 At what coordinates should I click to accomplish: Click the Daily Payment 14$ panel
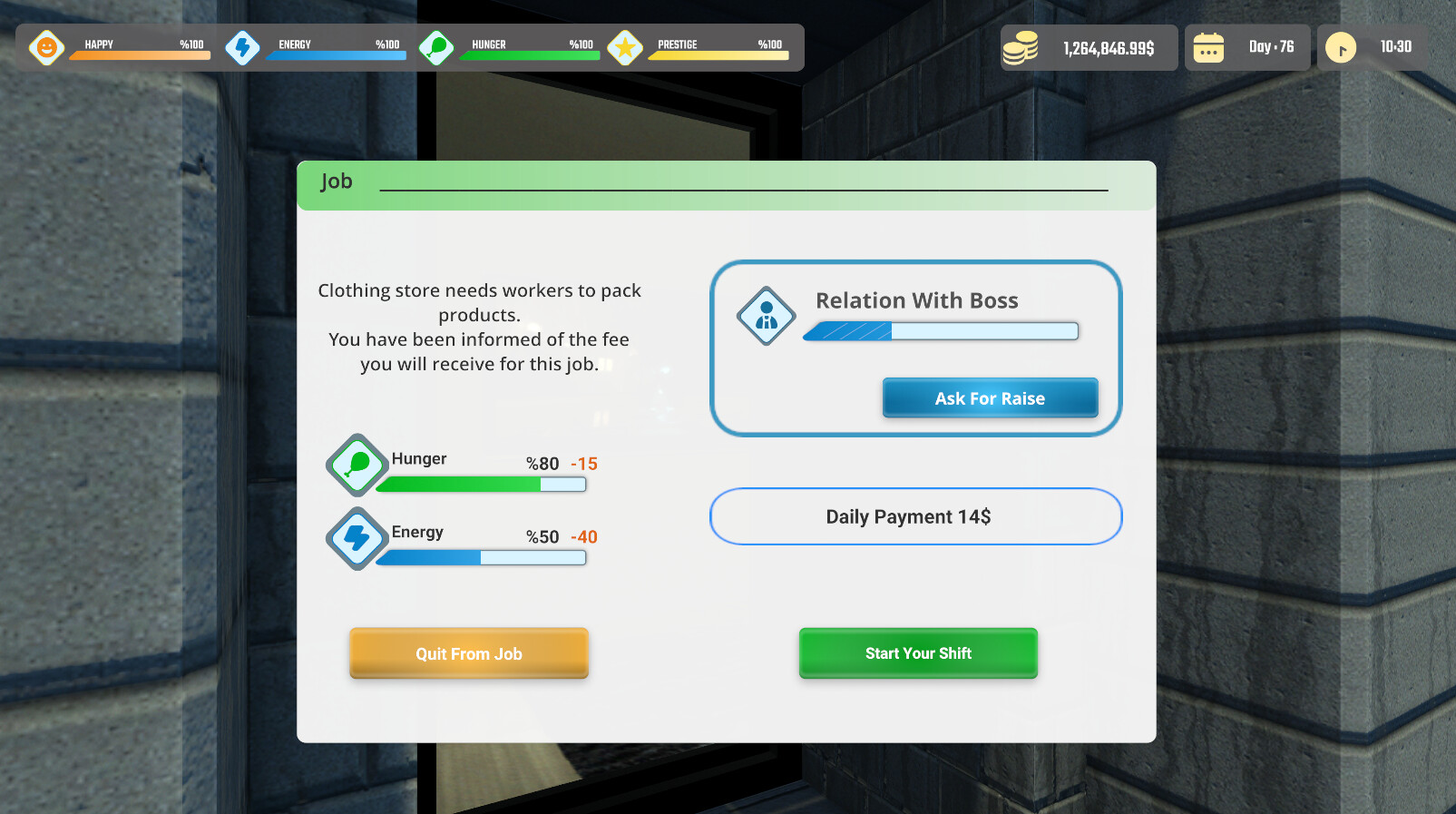915,516
